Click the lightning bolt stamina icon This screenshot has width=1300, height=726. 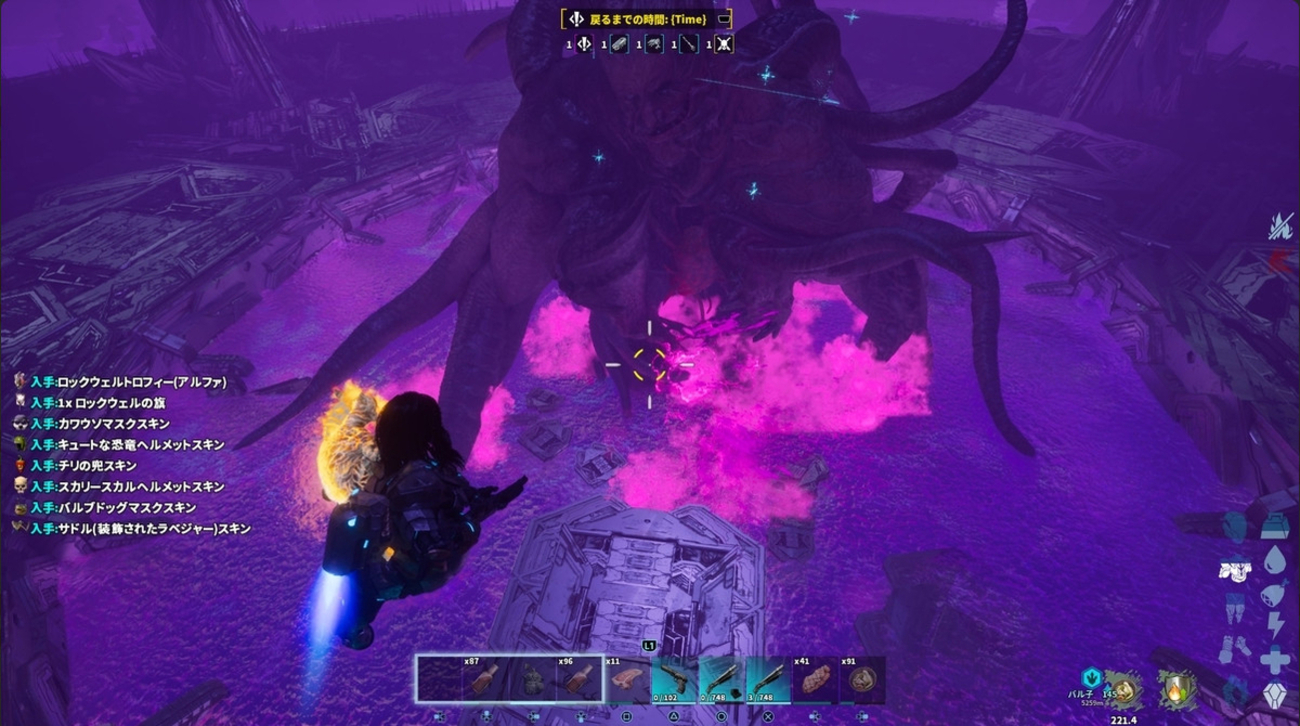click(x=1275, y=626)
